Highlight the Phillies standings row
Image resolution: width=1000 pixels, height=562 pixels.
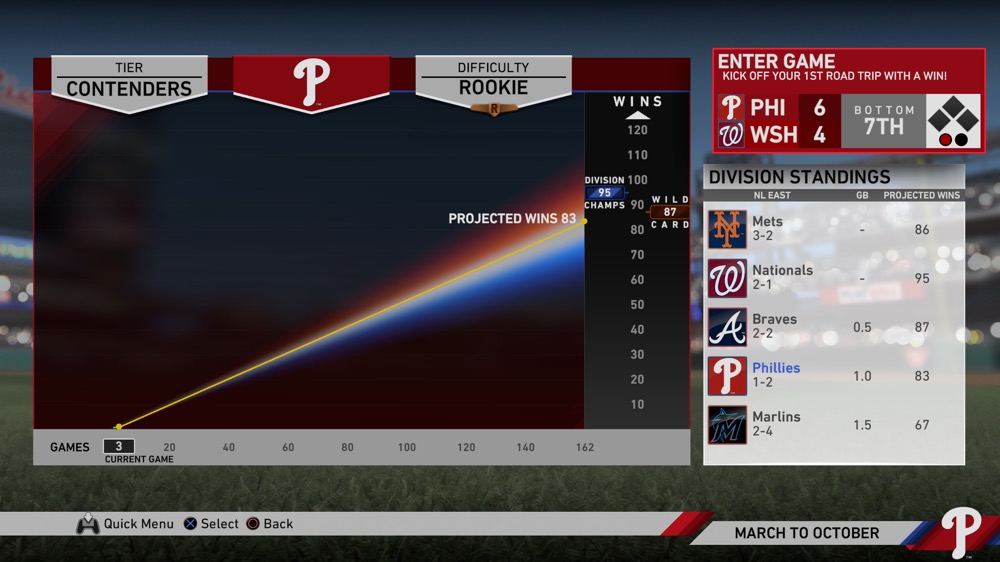834,376
